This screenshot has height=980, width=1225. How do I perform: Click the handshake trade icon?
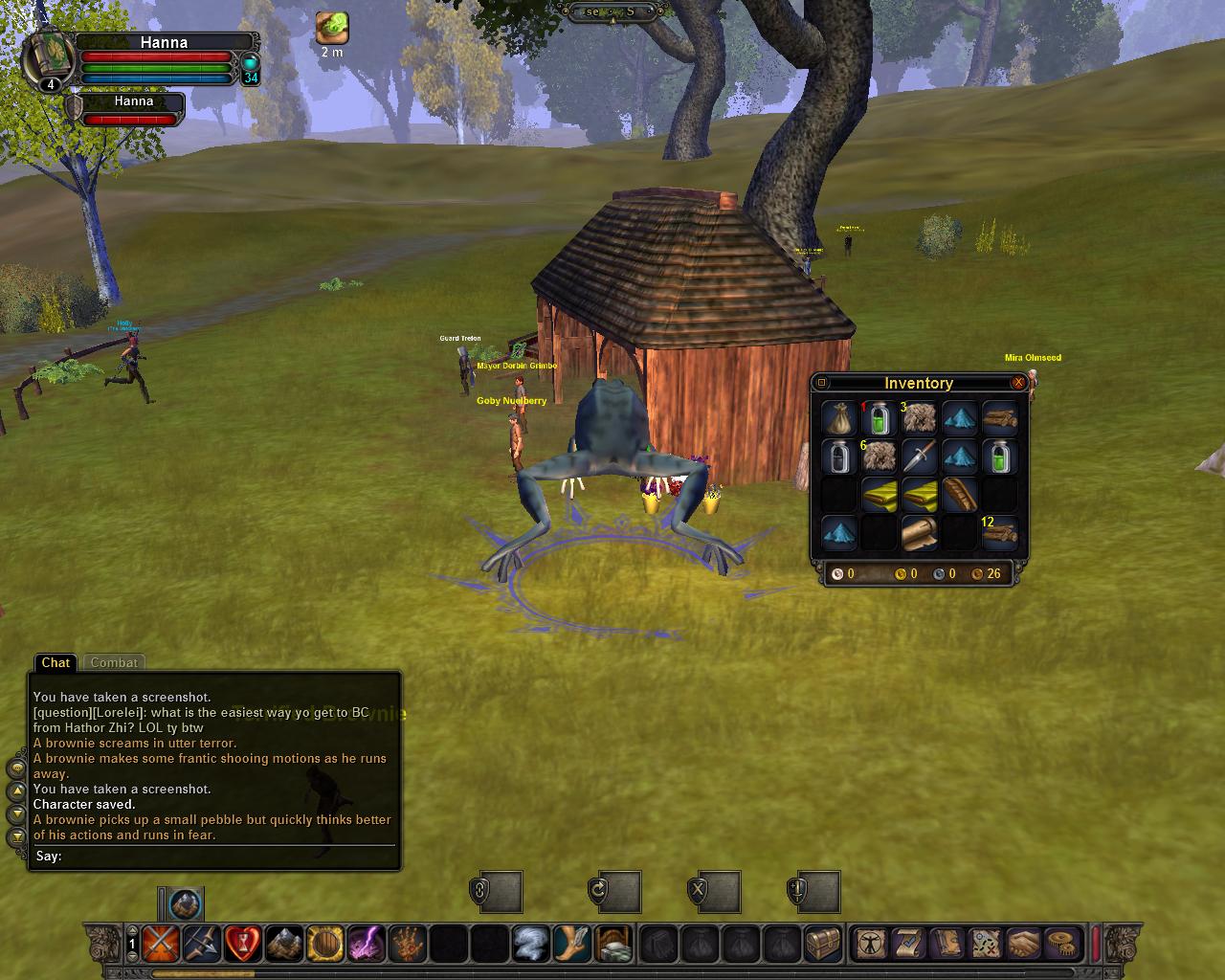[1023, 946]
